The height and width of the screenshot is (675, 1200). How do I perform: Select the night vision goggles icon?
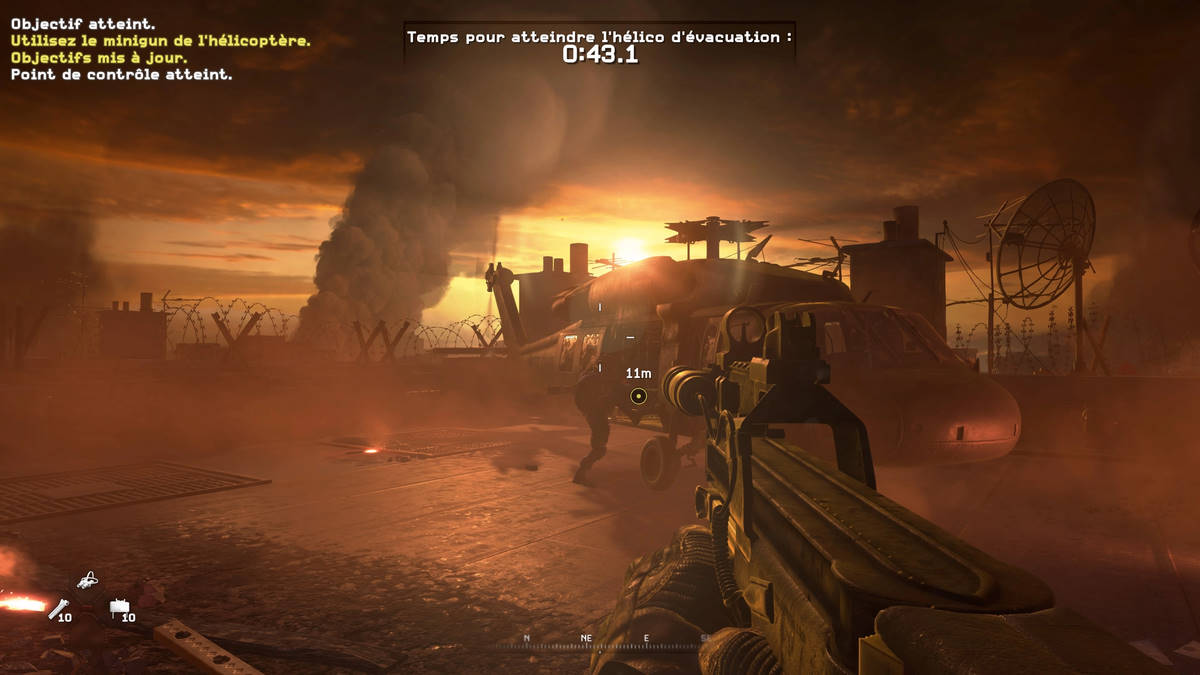[x=88, y=579]
